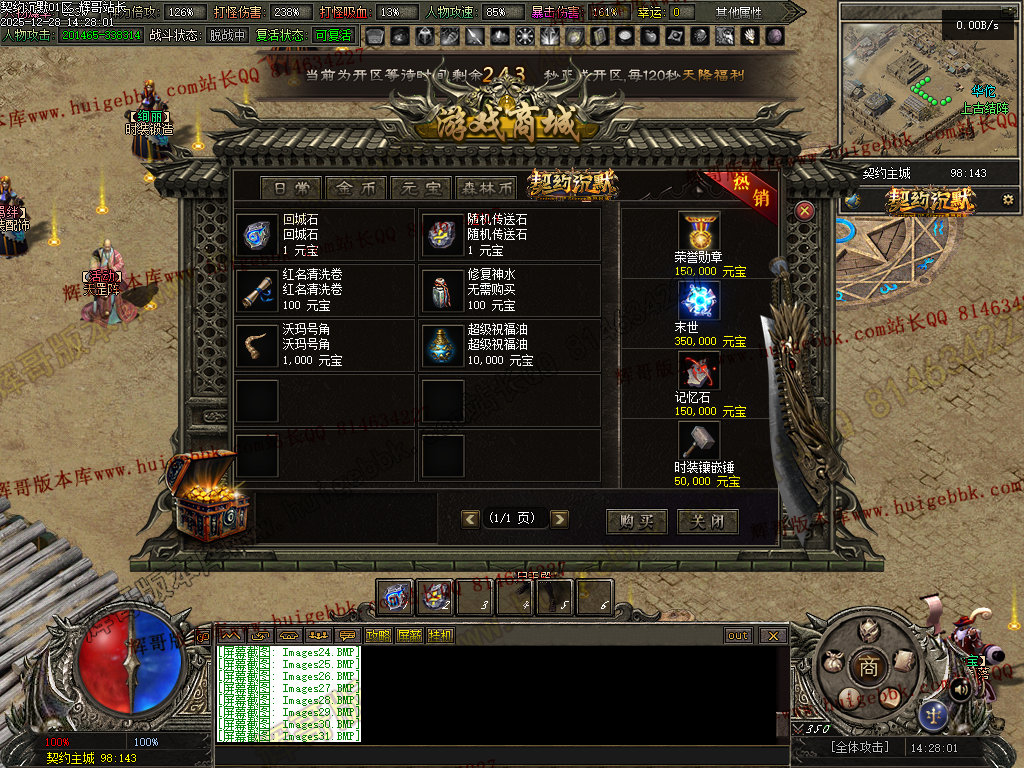Screen dimensions: 1024x768
Task: Click the 购买 buy button
Action: point(637,520)
